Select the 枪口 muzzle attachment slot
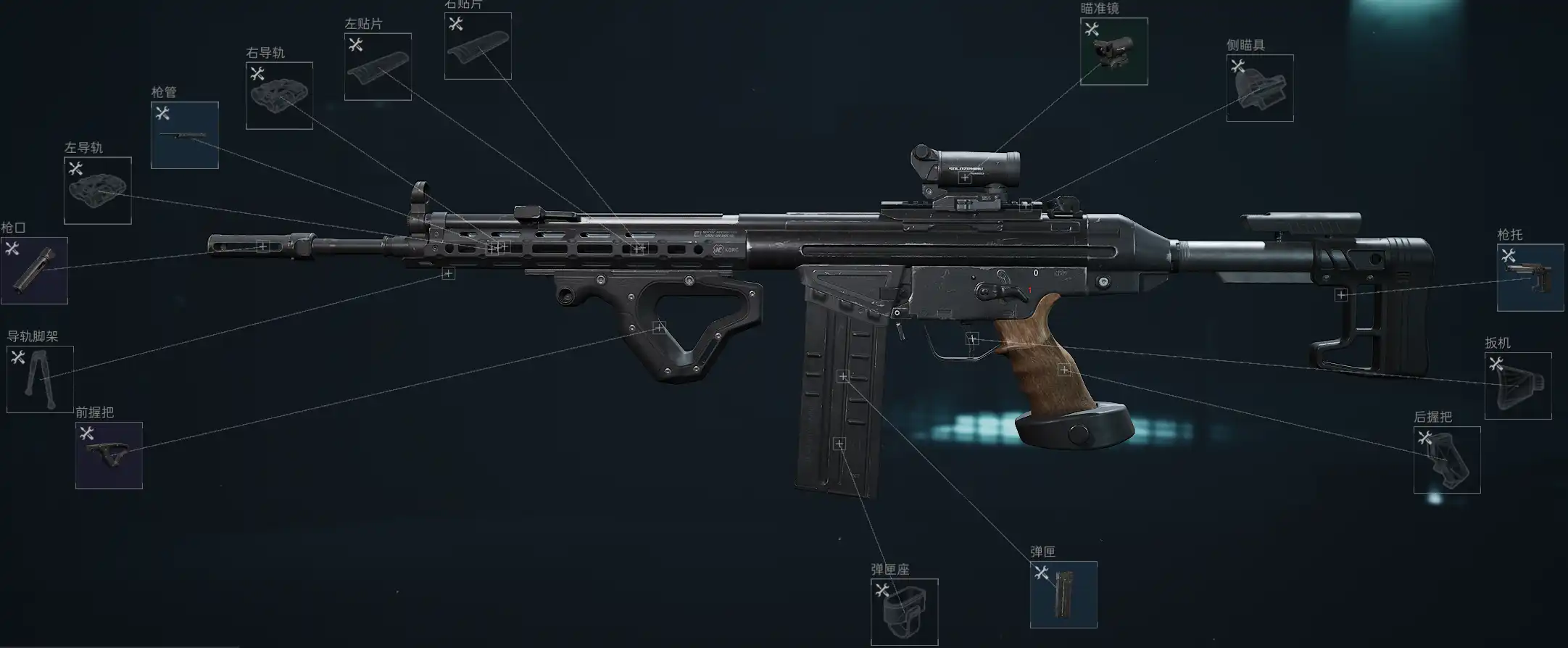 [x=34, y=270]
